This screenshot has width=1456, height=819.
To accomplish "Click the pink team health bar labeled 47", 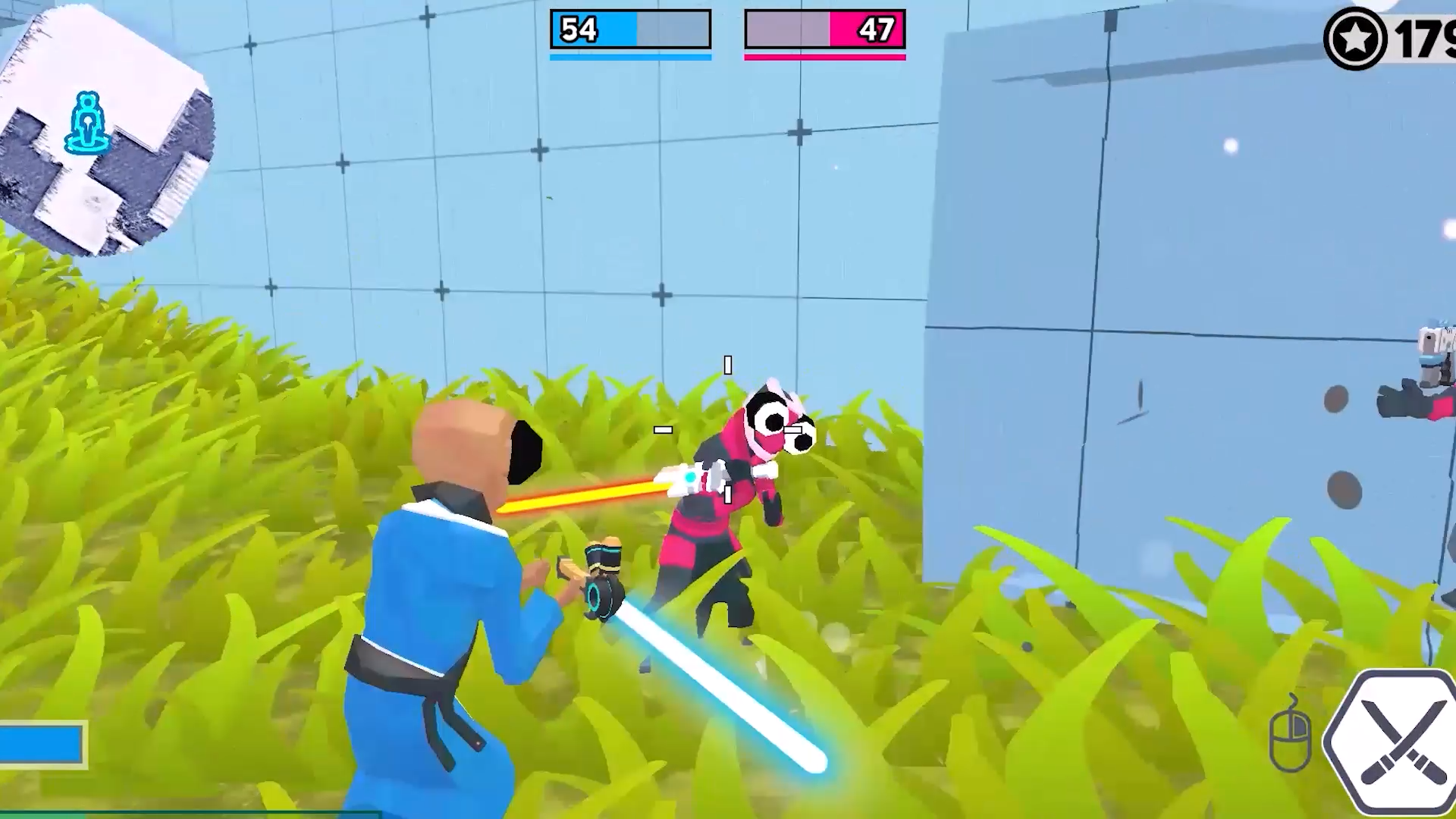I will [824, 29].
